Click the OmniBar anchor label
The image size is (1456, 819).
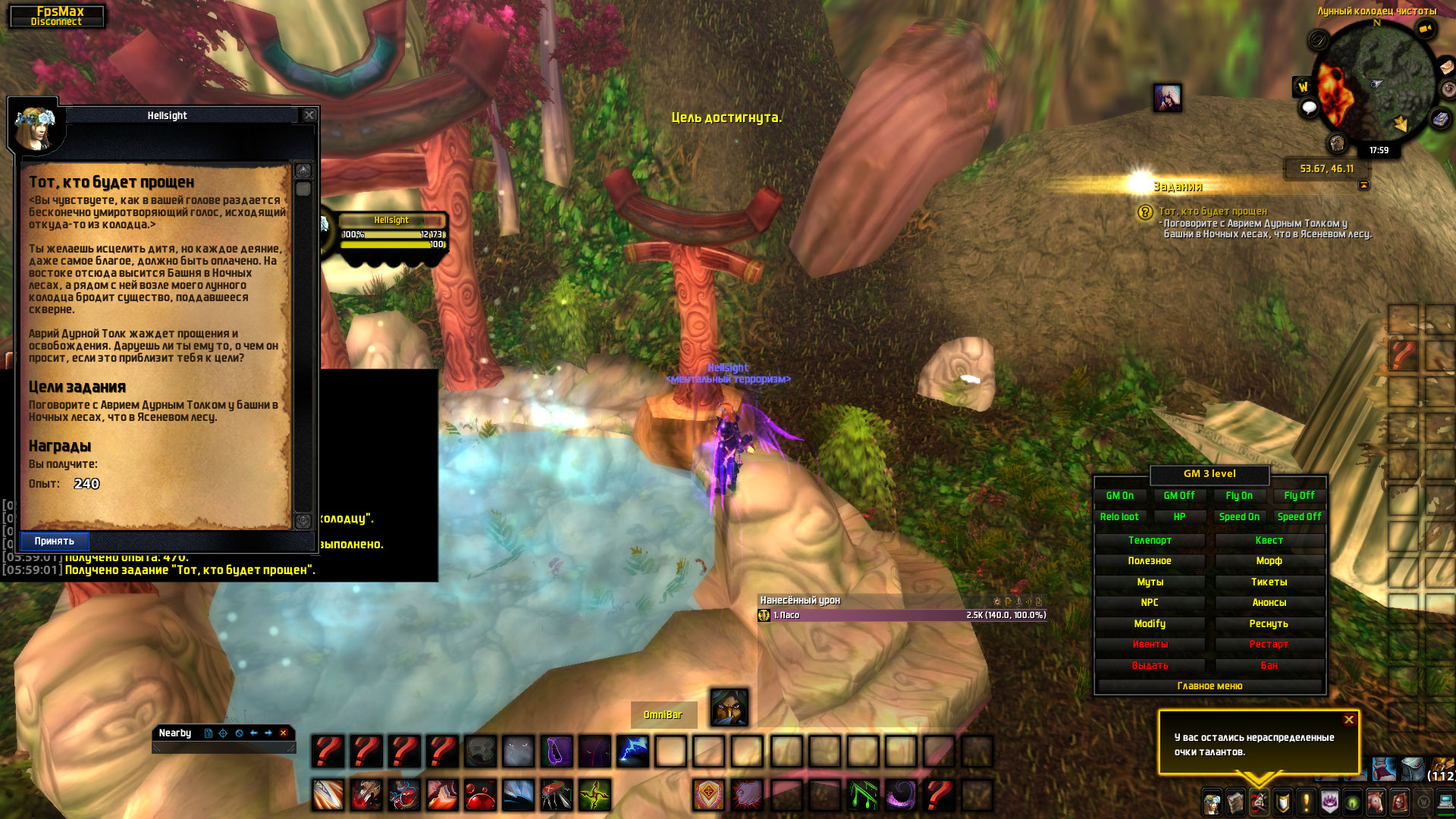click(663, 715)
